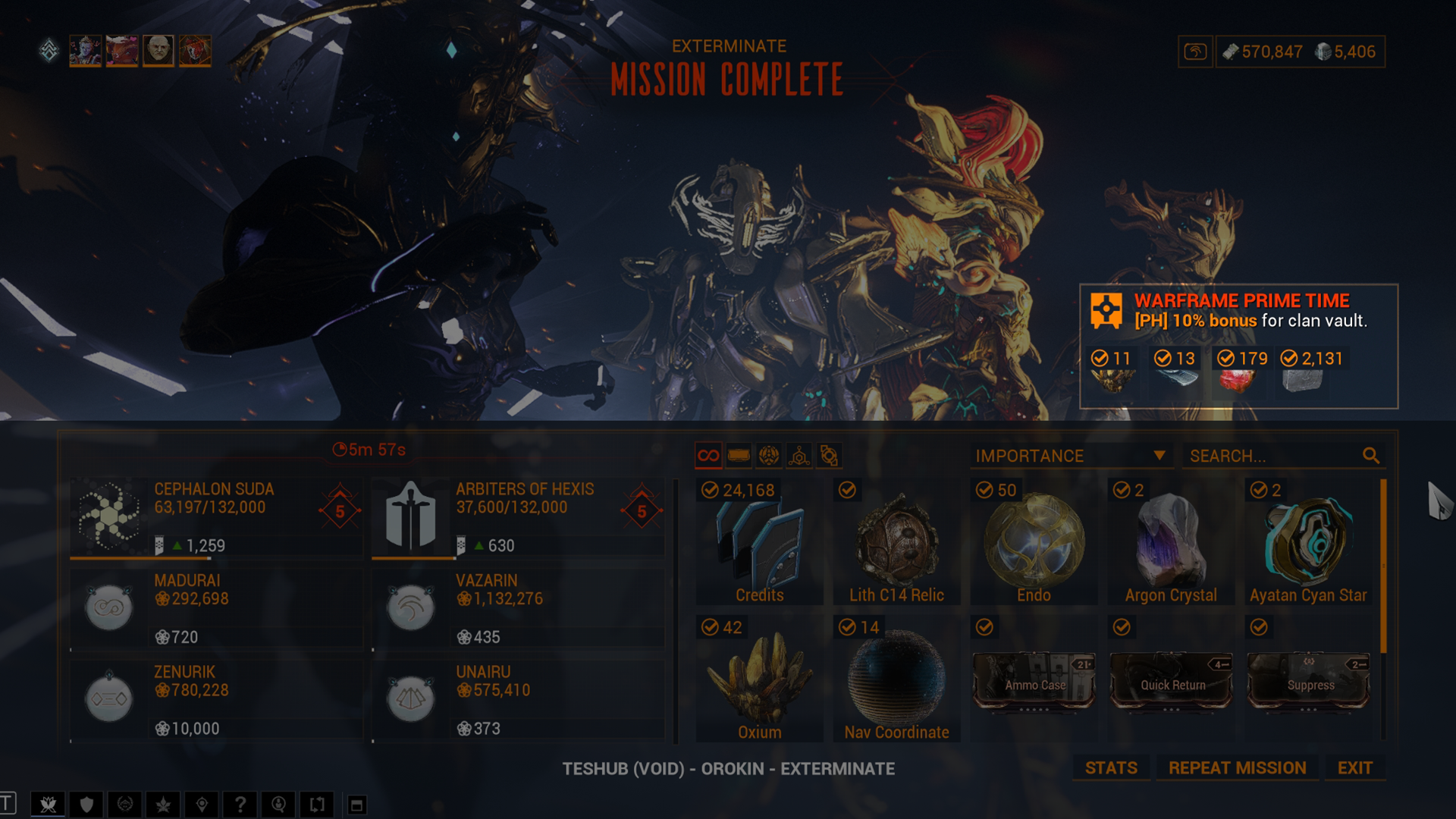Choose Repeat Mission

pyautogui.click(x=1237, y=768)
